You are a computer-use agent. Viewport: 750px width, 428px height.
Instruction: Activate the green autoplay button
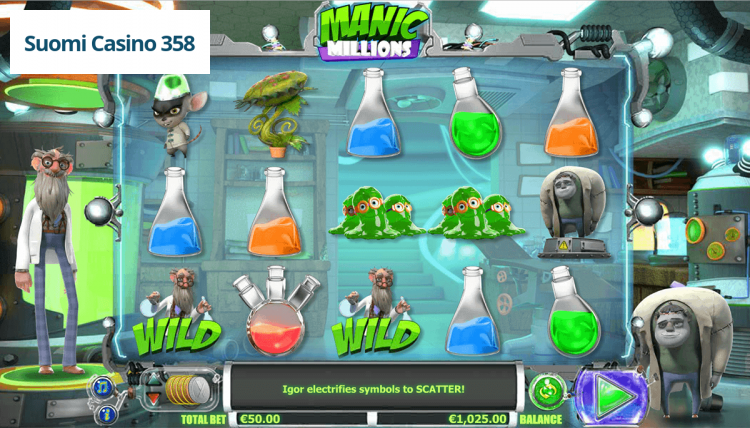545,388
